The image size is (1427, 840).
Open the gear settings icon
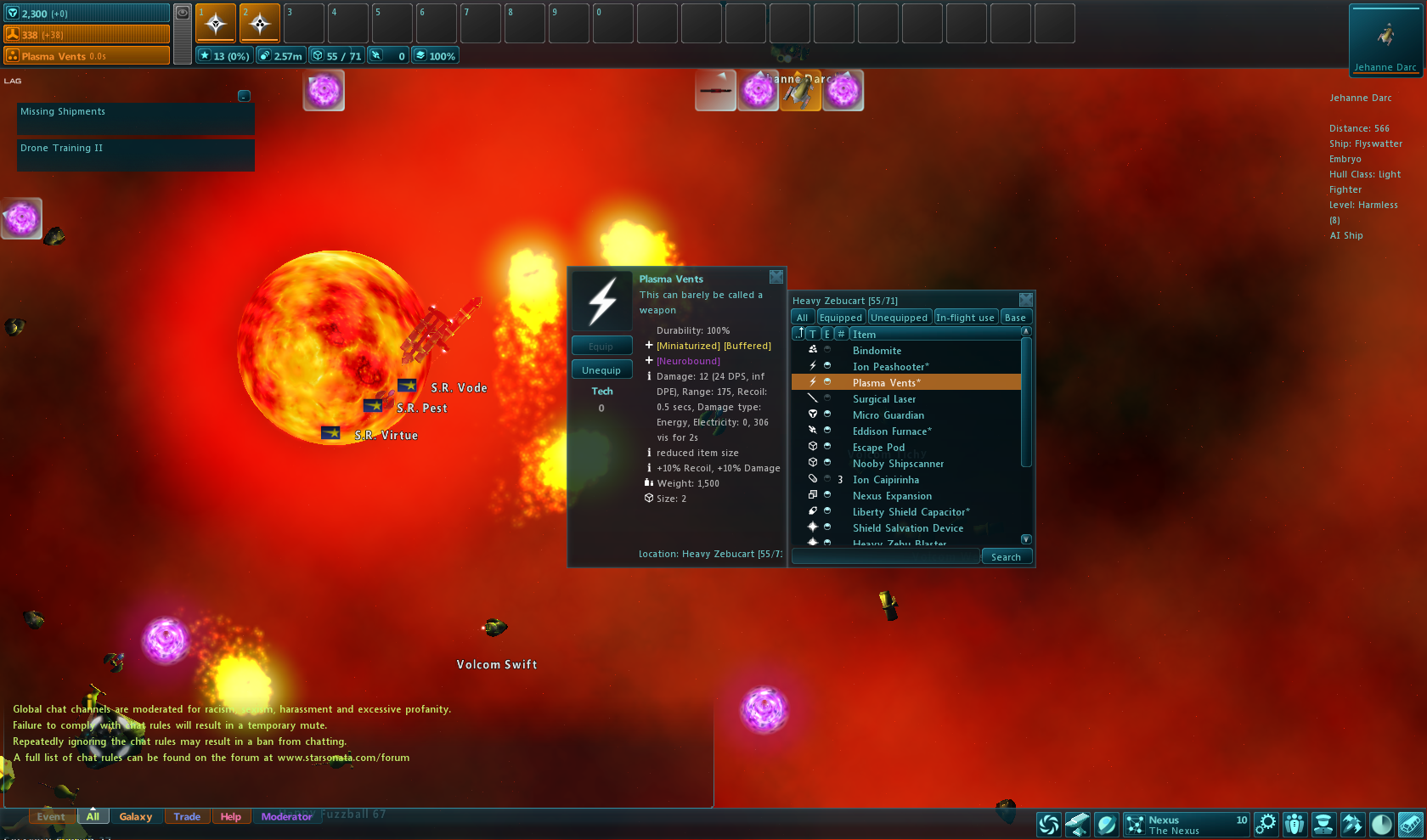pyautogui.click(x=1266, y=824)
